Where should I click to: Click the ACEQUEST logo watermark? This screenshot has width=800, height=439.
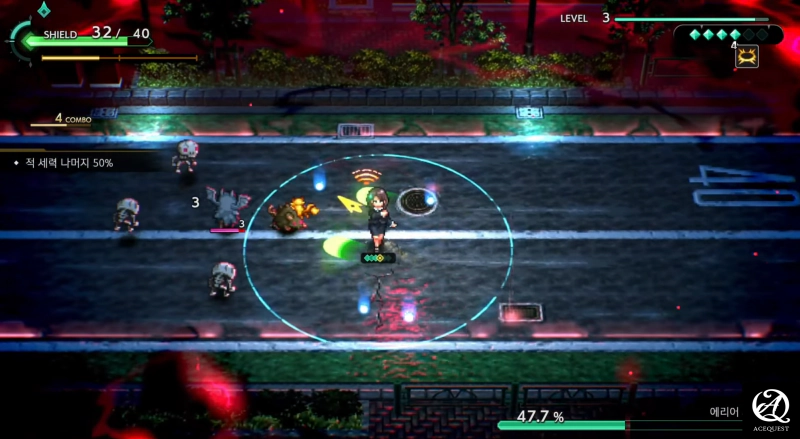click(772, 410)
